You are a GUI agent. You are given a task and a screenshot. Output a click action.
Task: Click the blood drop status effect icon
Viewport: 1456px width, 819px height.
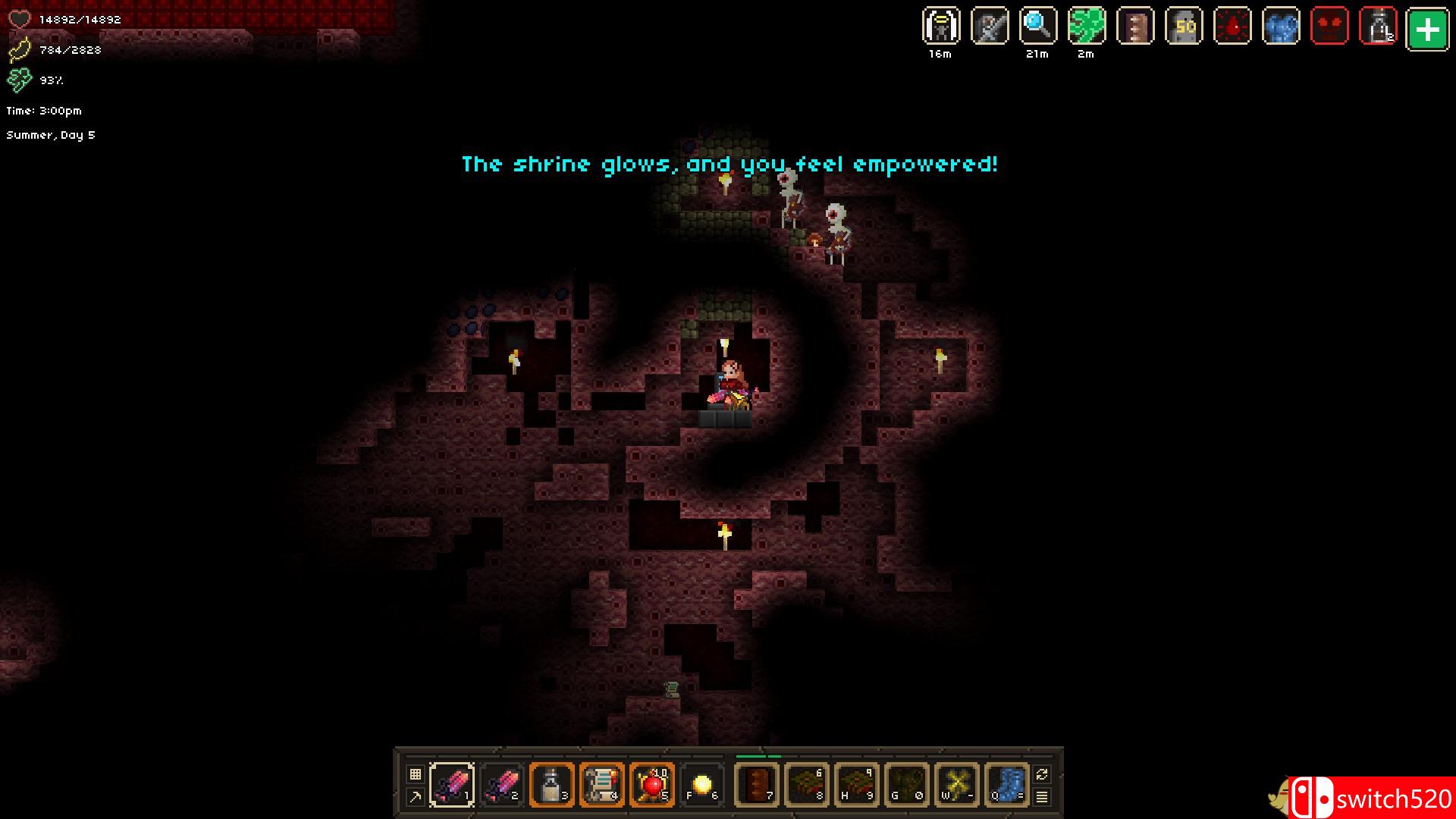pos(1233,25)
